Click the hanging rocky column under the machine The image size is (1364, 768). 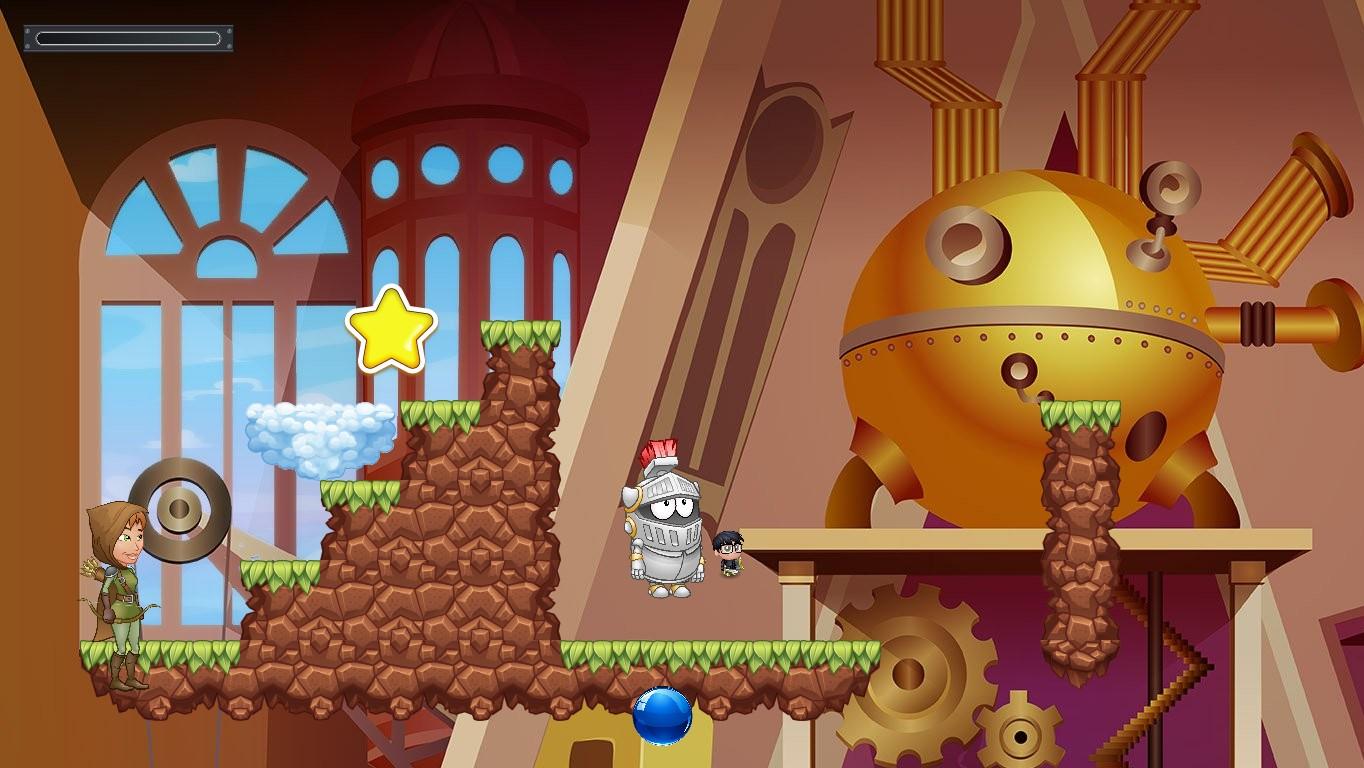click(x=1082, y=530)
